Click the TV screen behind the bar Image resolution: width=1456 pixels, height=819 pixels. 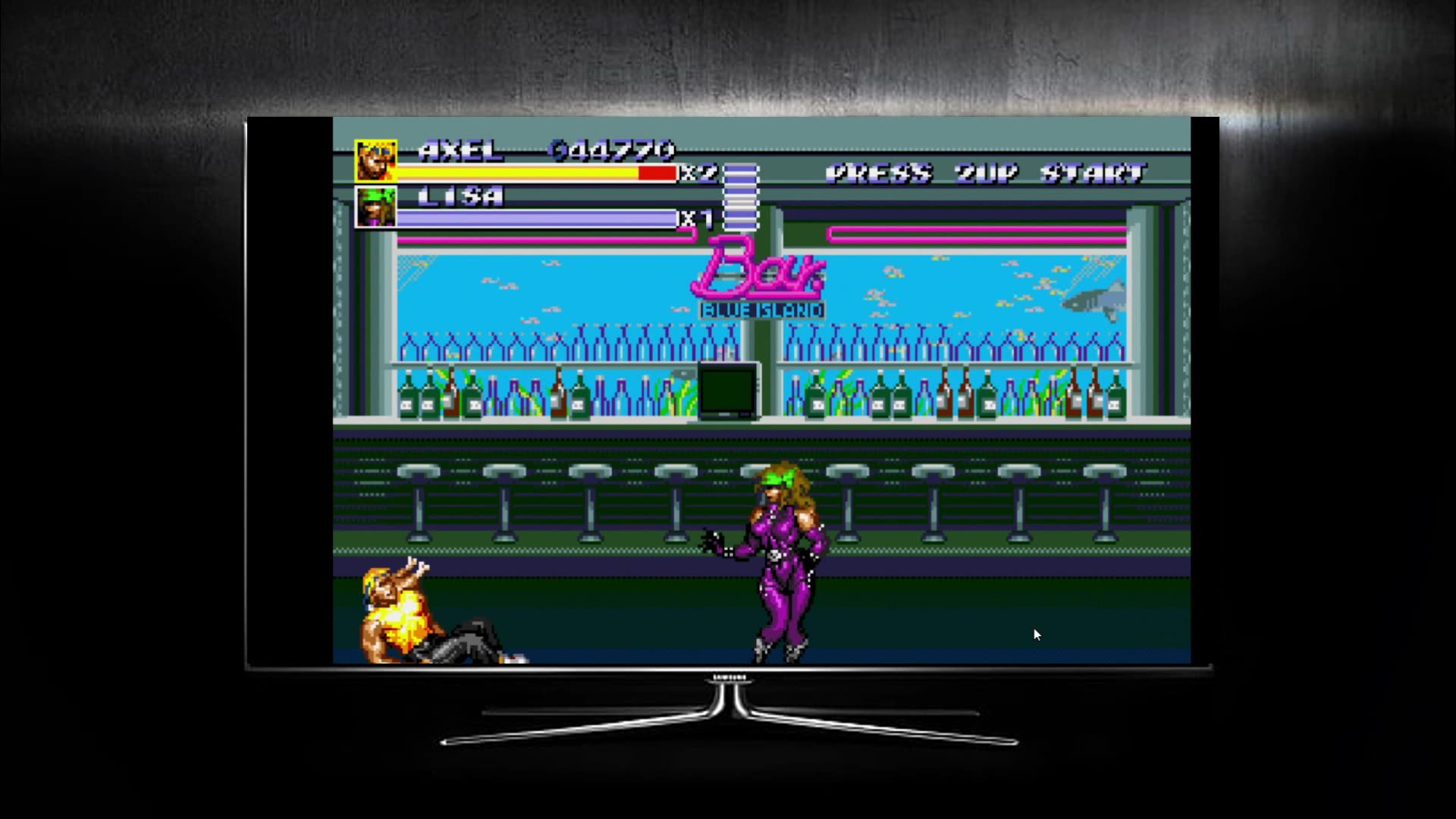[726, 391]
